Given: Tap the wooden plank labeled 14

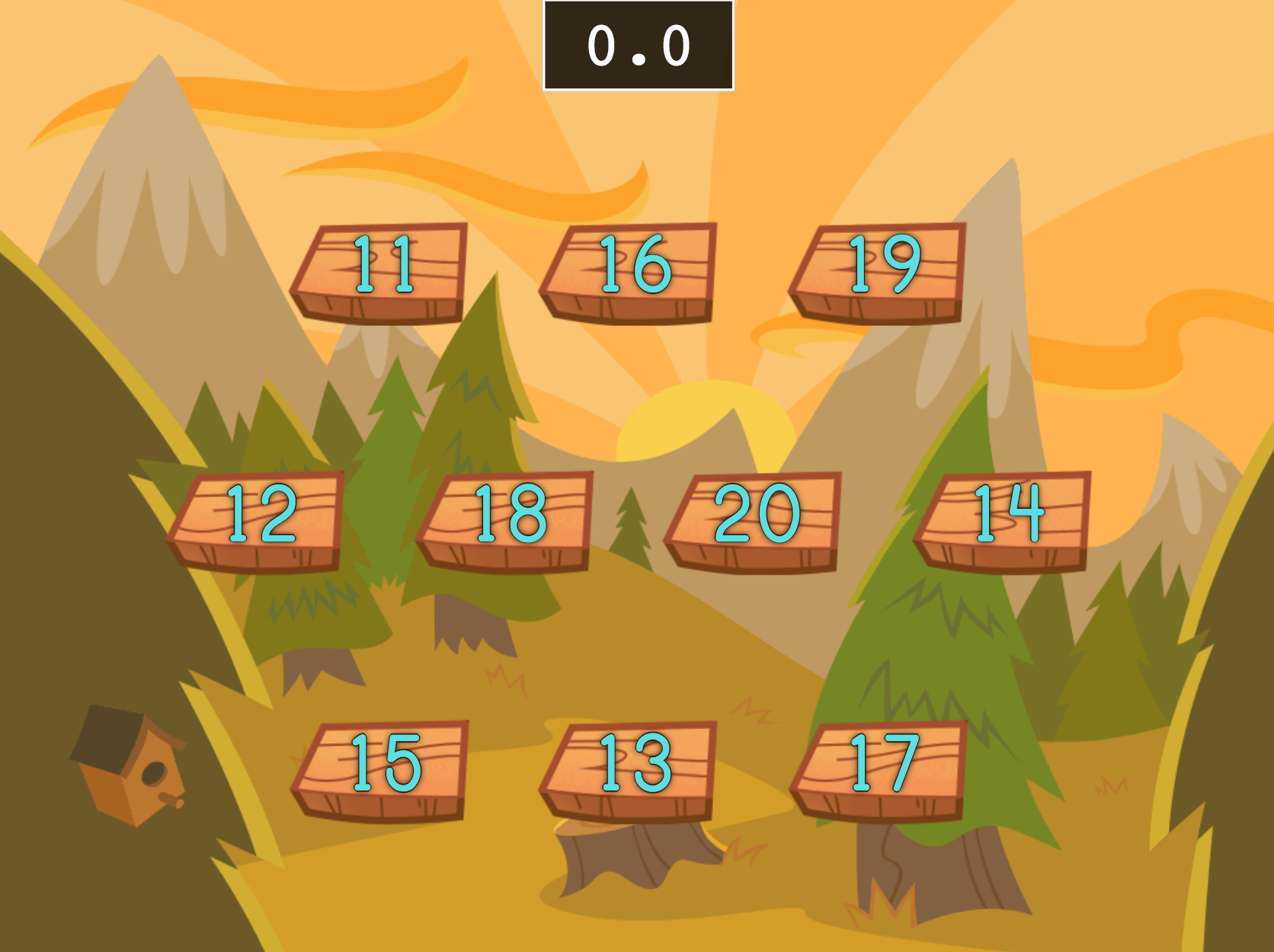Looking at the screenshot, I should click(1004, 519).
